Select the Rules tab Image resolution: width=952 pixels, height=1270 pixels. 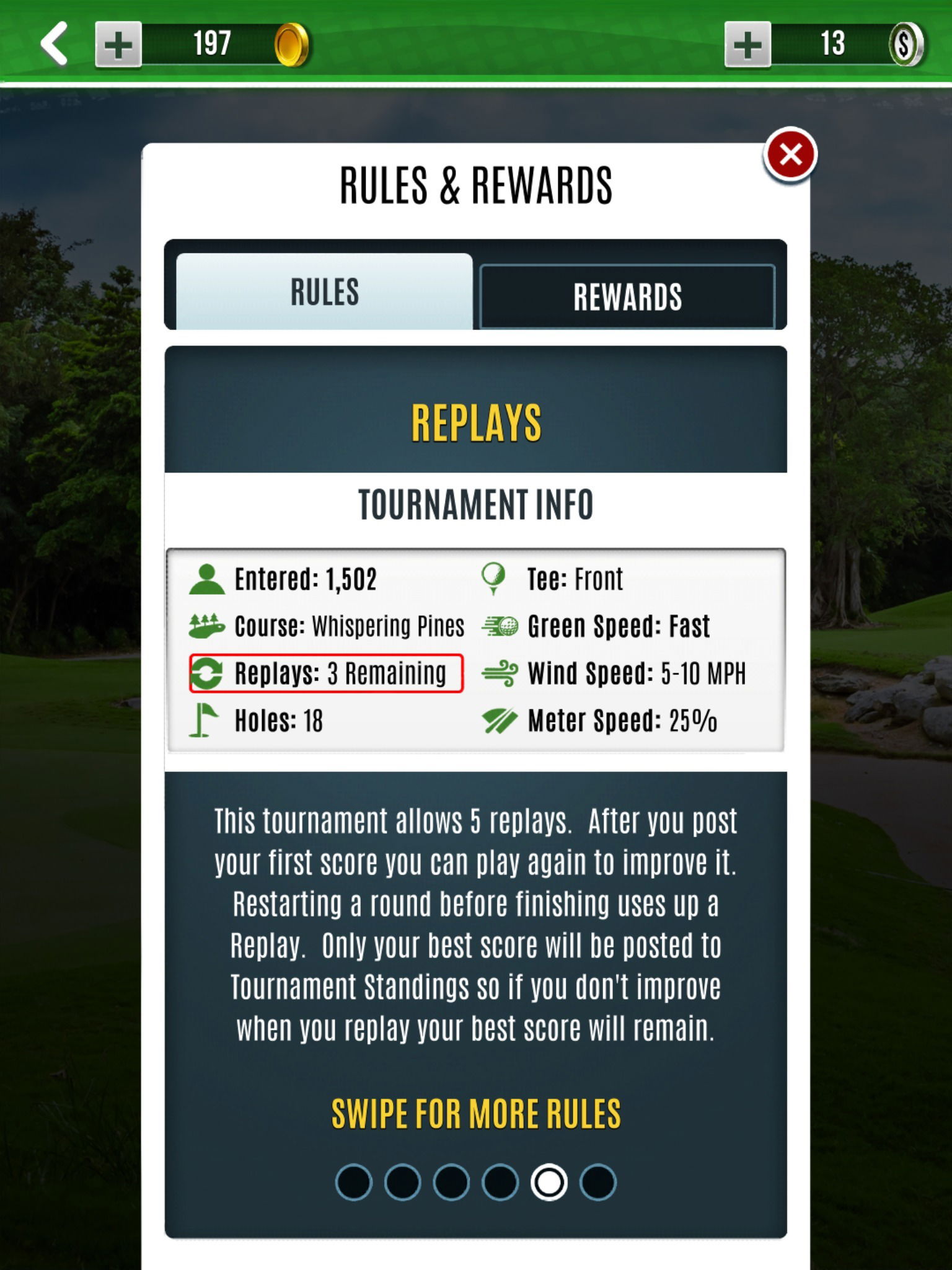pyautogui.click(x=324, y=291)
